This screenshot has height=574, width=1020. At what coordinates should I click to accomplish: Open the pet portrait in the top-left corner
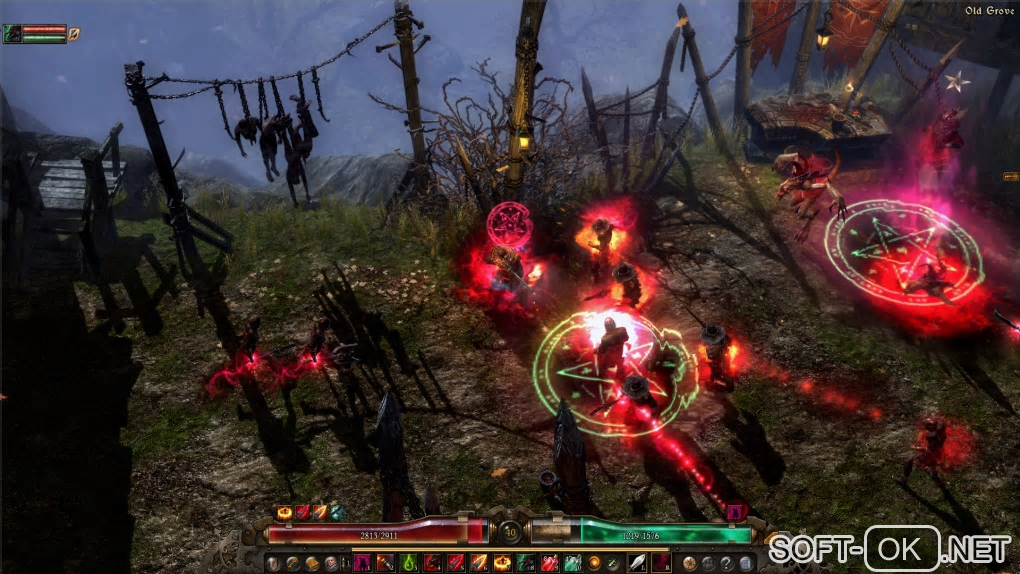click(x=12, y=33)
